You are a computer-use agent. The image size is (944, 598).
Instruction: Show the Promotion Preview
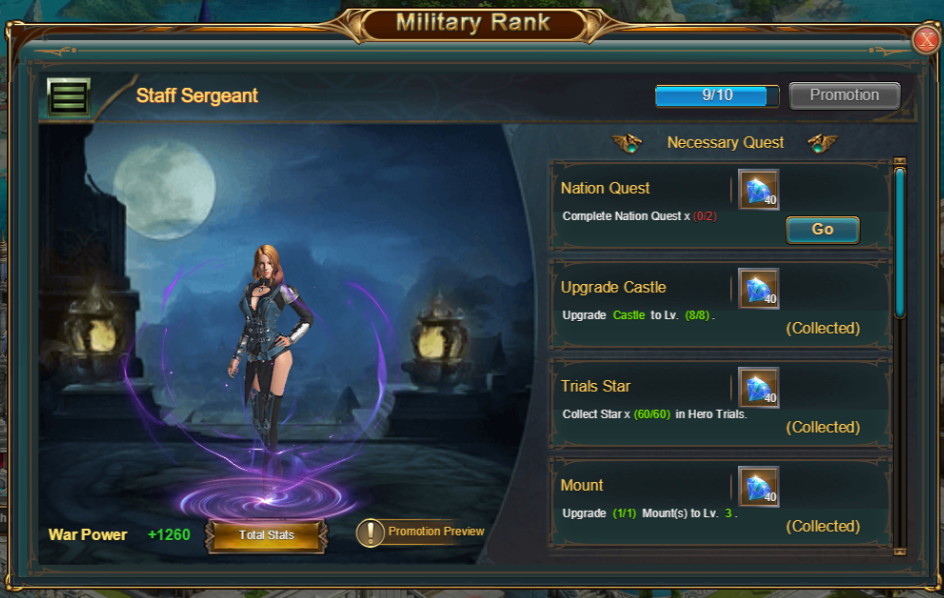[421, 532]
